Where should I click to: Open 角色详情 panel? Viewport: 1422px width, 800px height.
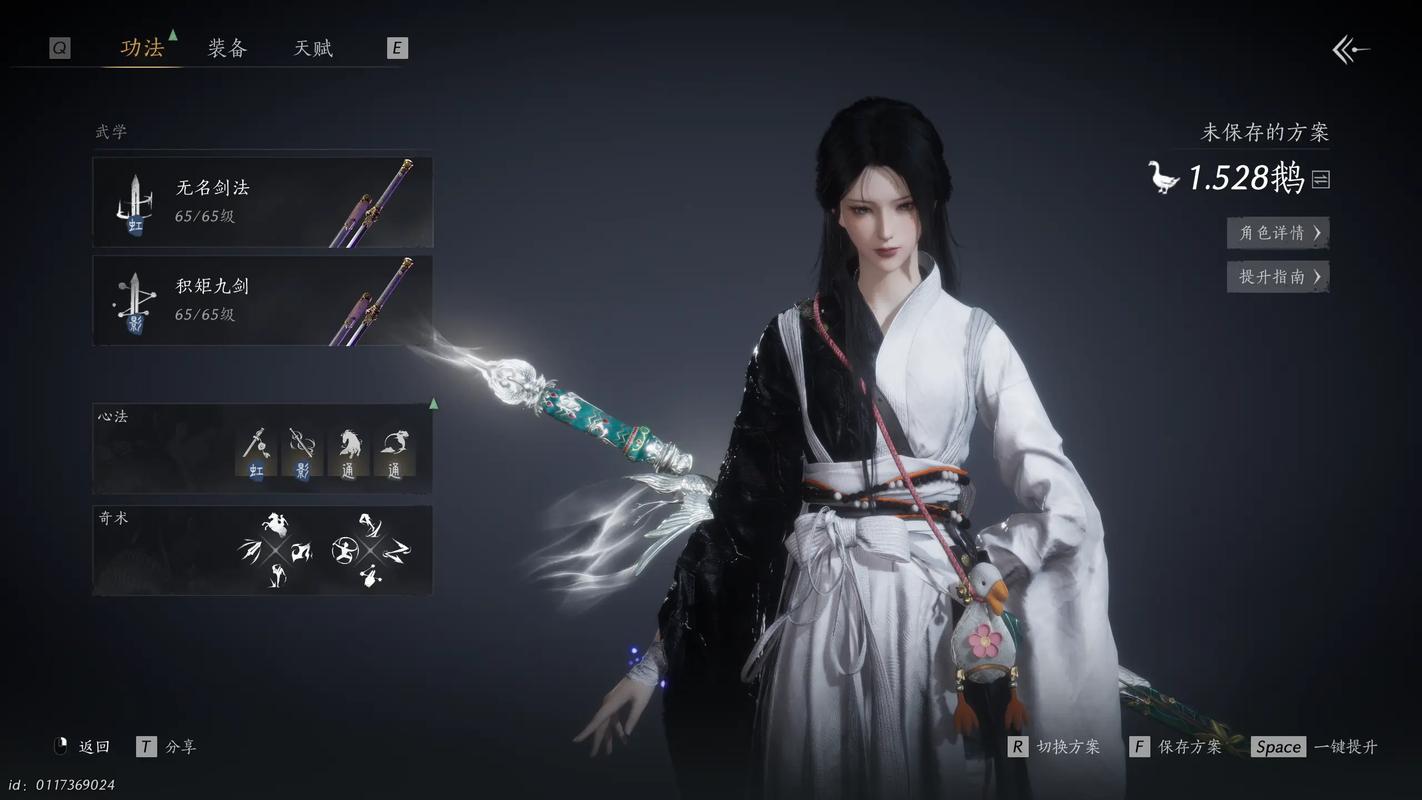1277,232
